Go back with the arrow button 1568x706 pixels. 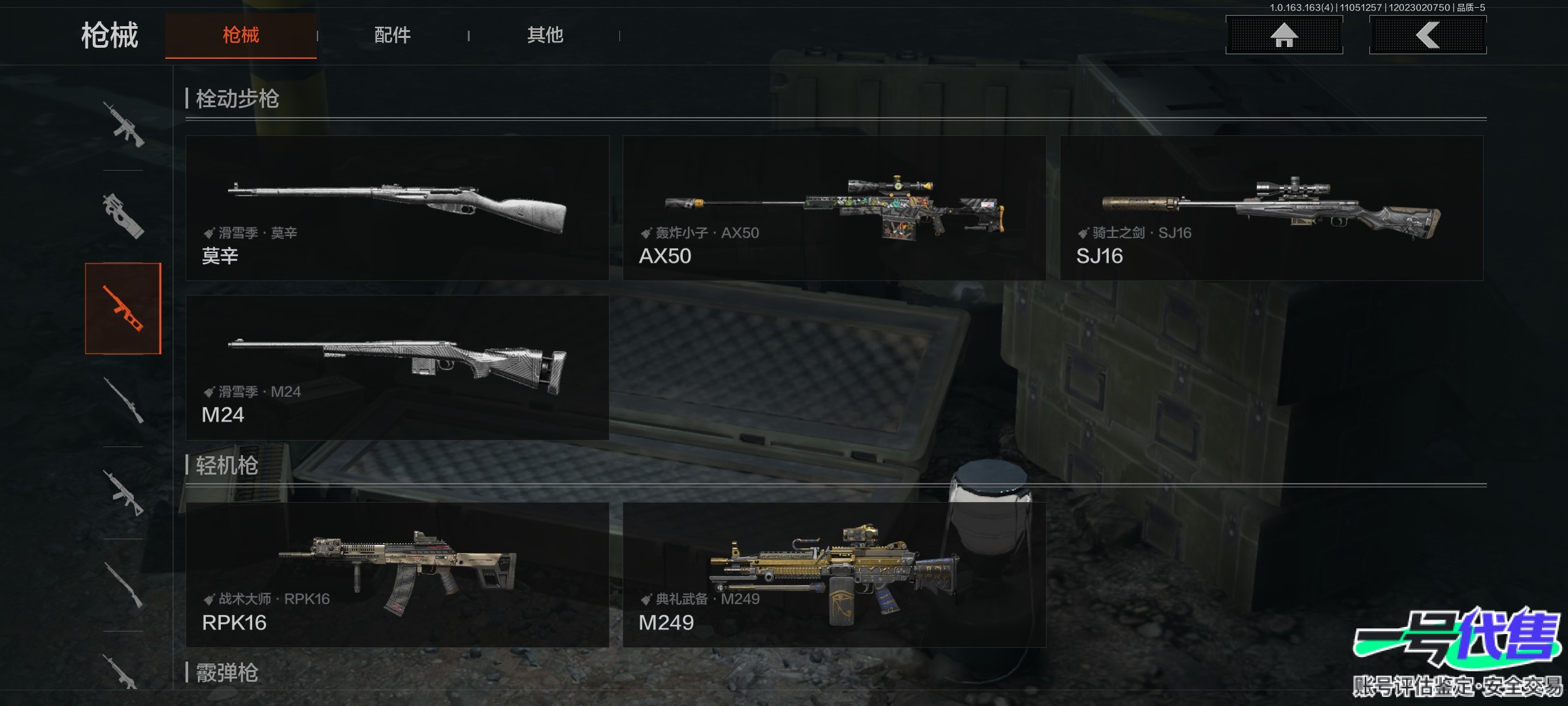(x=1428, y=35)
